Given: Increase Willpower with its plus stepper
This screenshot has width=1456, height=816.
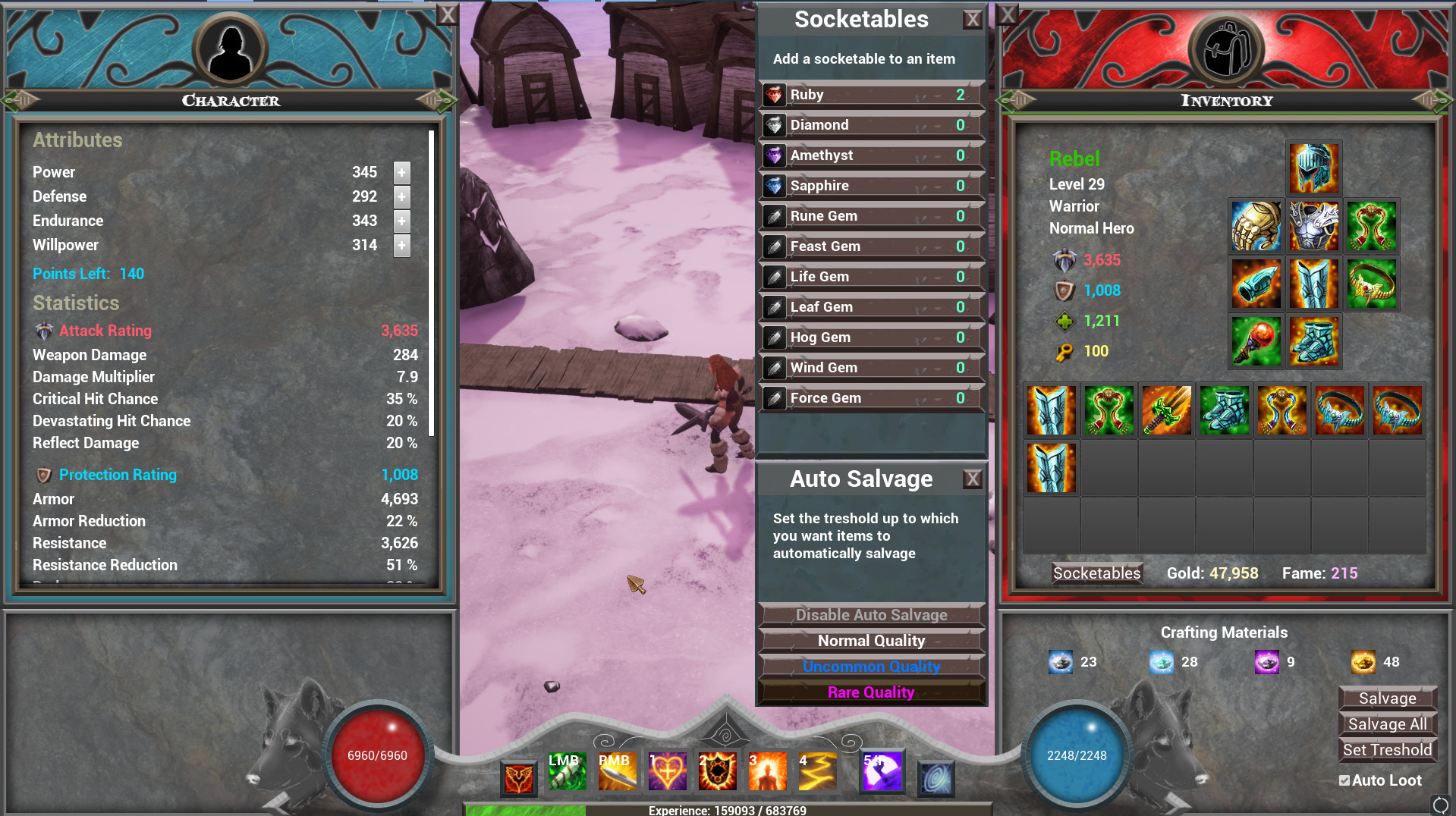Looking at the screenshot, I should [401, 245].
